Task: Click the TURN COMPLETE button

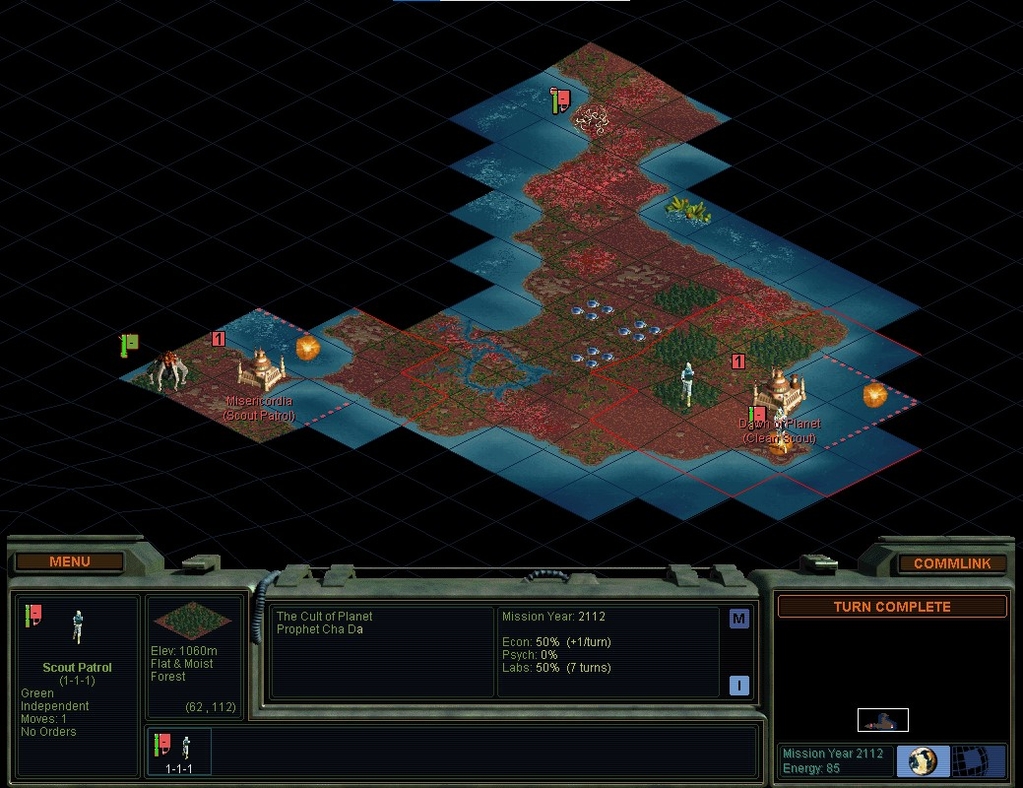Action: point(892,607)
